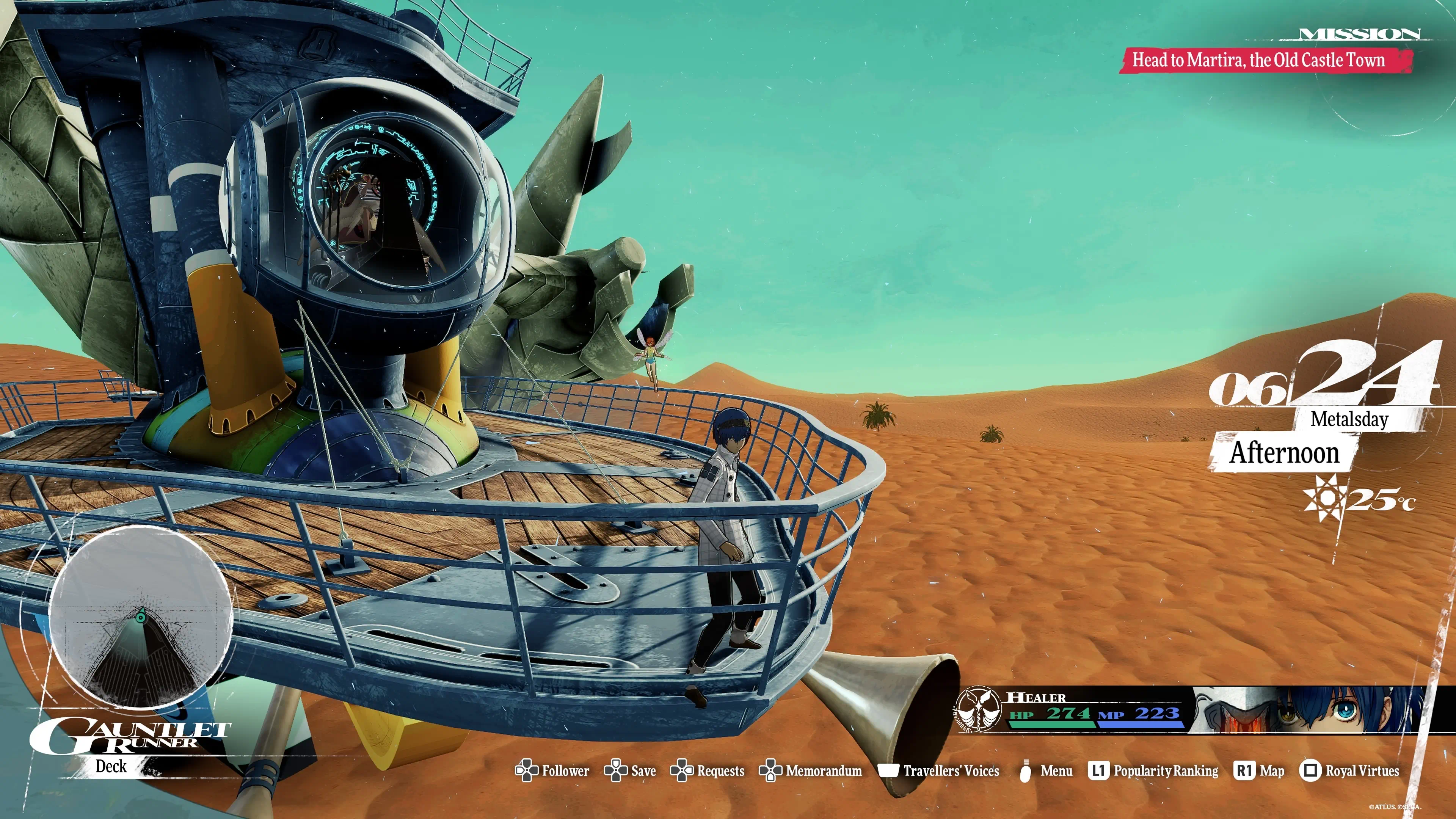This screenshot has width=1456, height=819.
Task: View the Popularity Ranking shortcut
Action: click(x=1166, y=771)
